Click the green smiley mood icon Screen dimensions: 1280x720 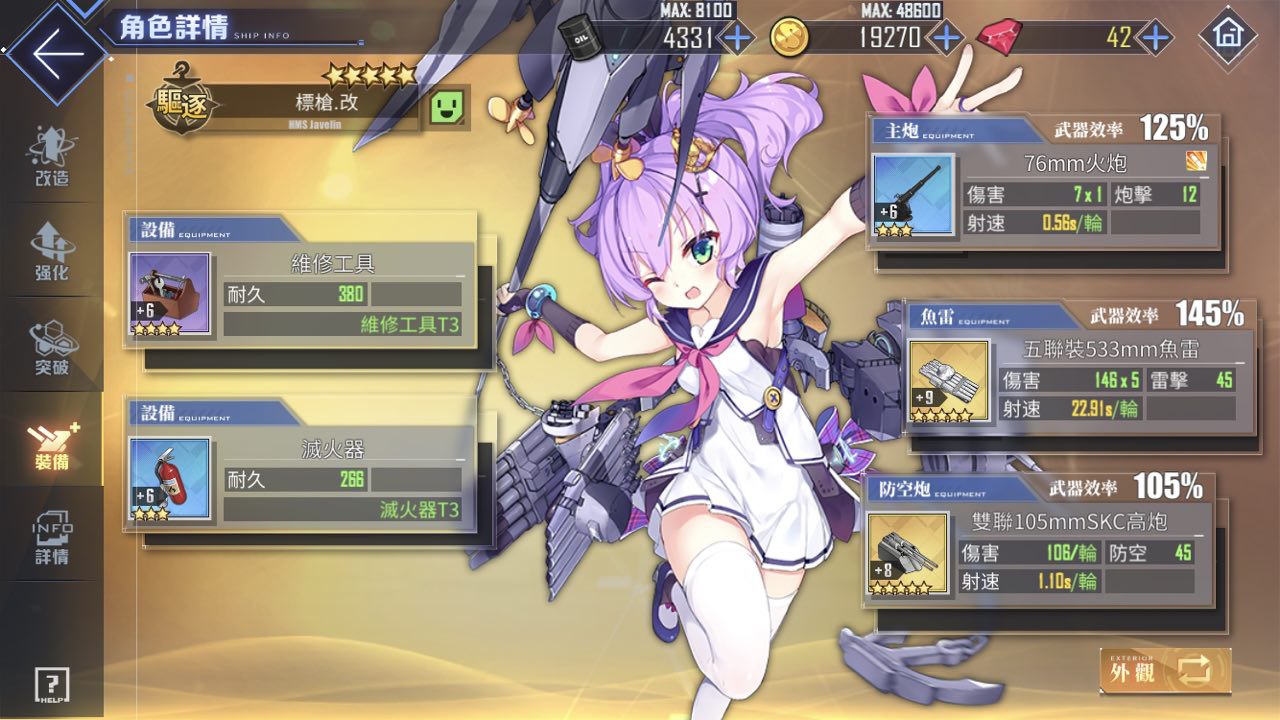[449, 106]
